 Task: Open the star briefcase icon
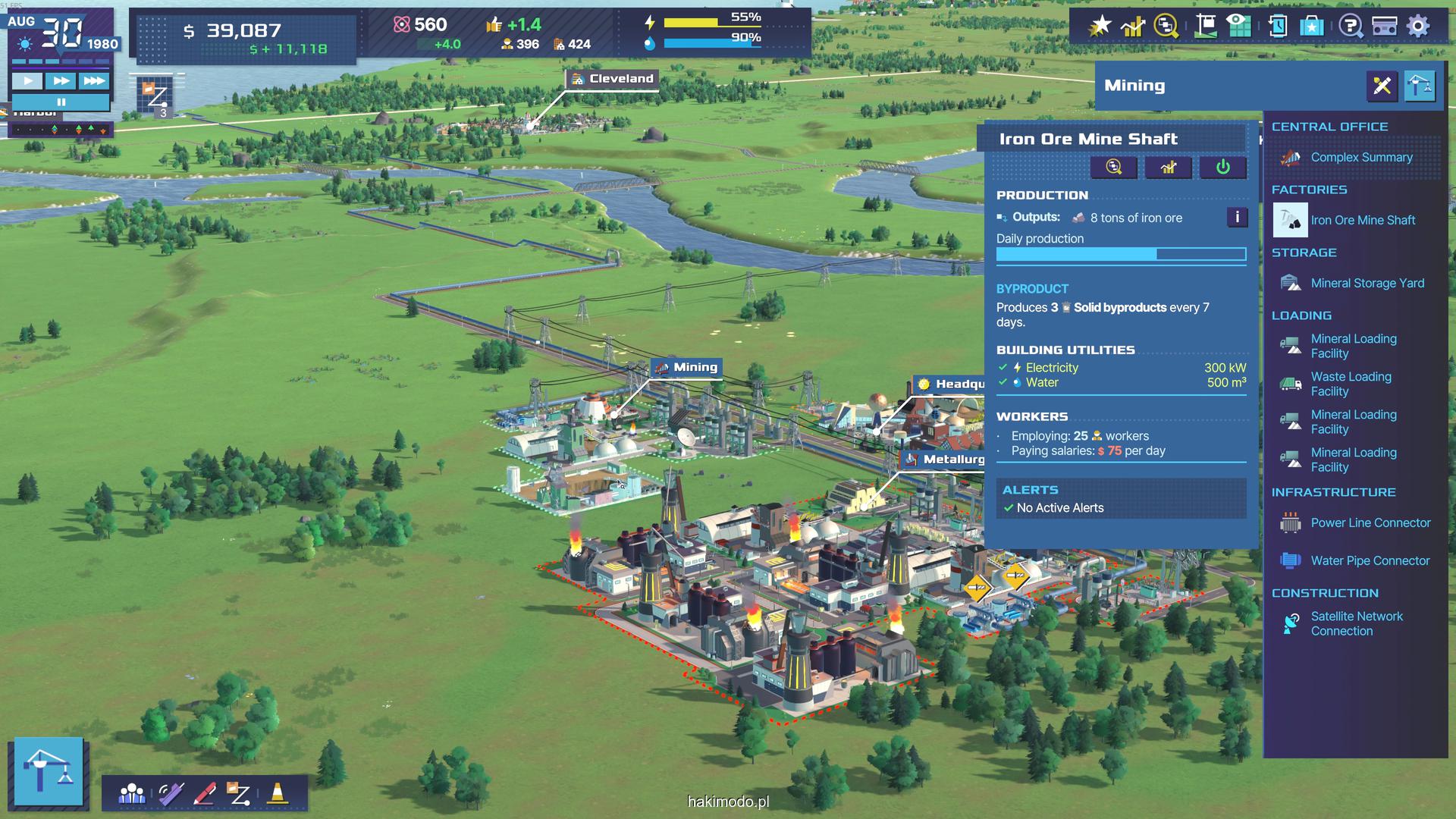(x=1311, y=26)
